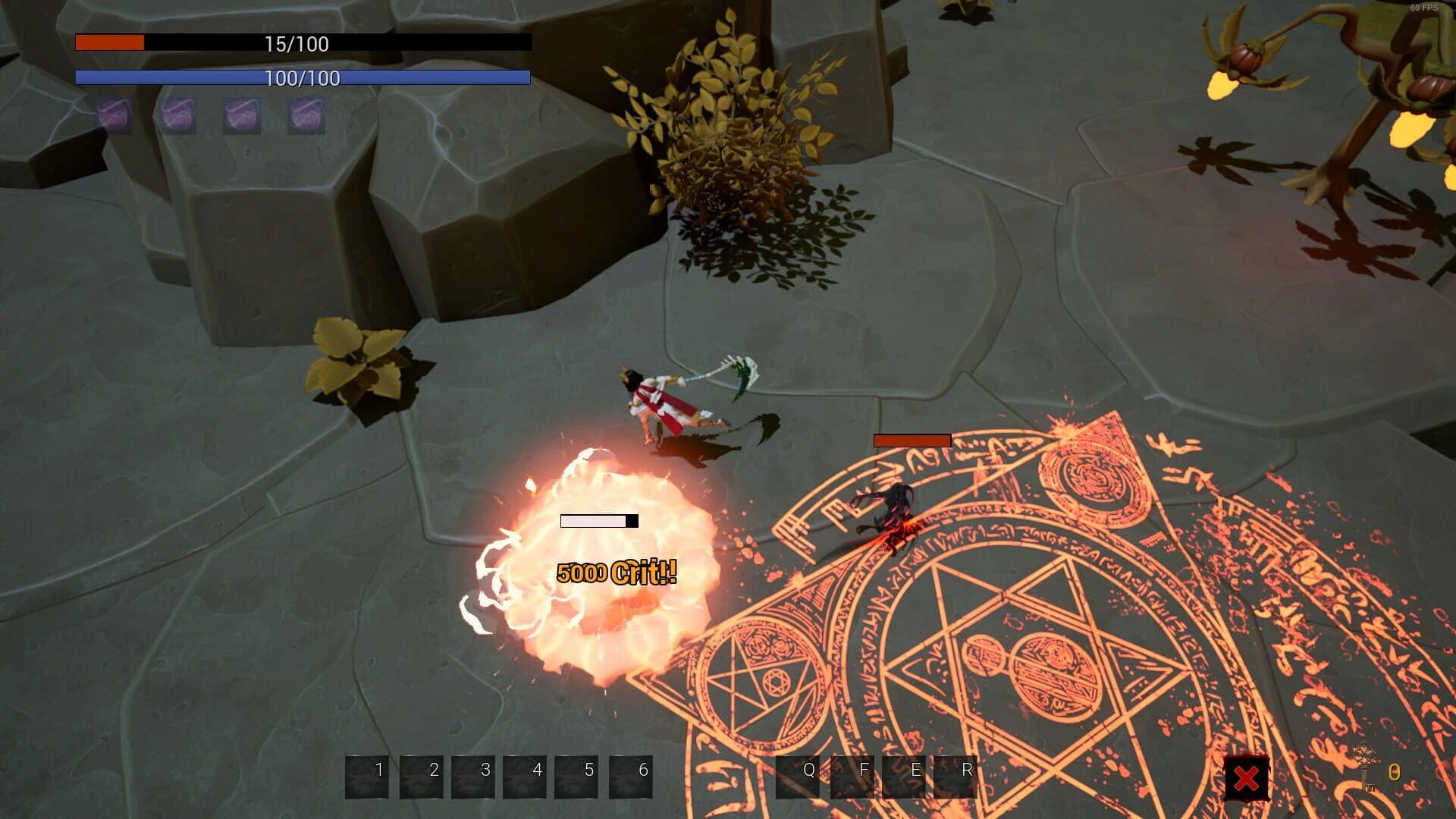Click the fourth purple buff icon
The width and height of the screenshot is (1456, 819).
pyautogui.click(x=304, y=116)
